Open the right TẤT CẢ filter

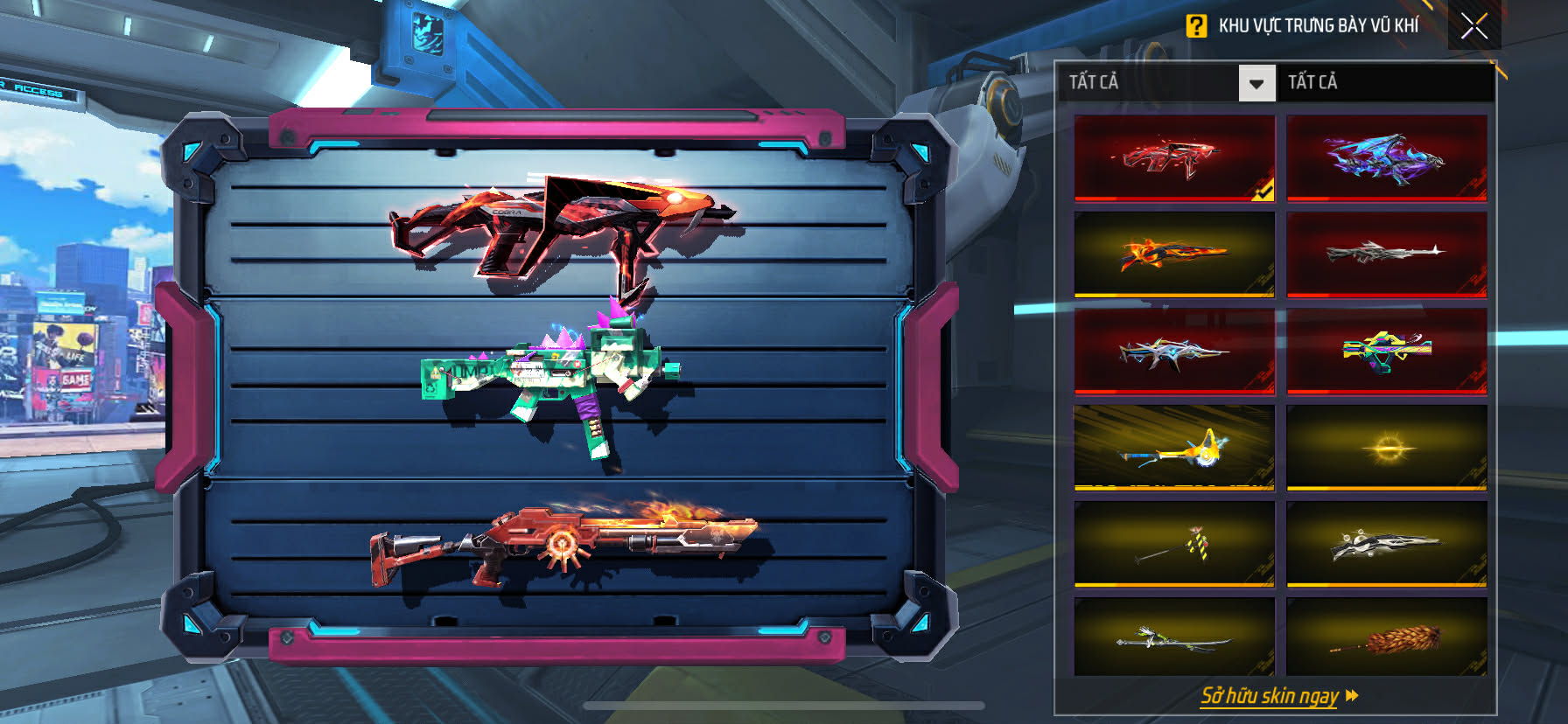1386,82
